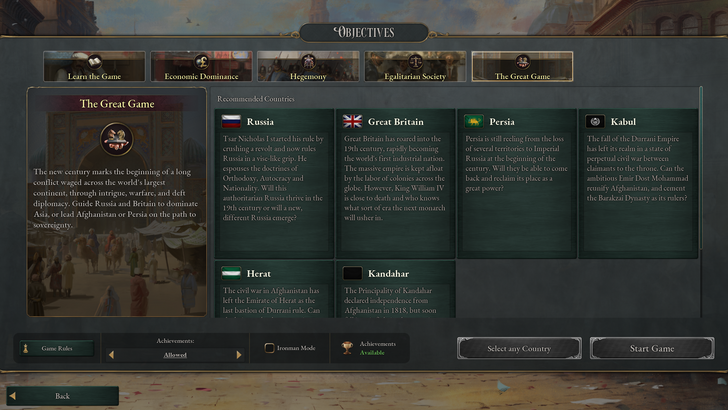Screen dimensions: 728x410
Task: Toggle the Ironman Mode checkbox
Action: (270, 349)
